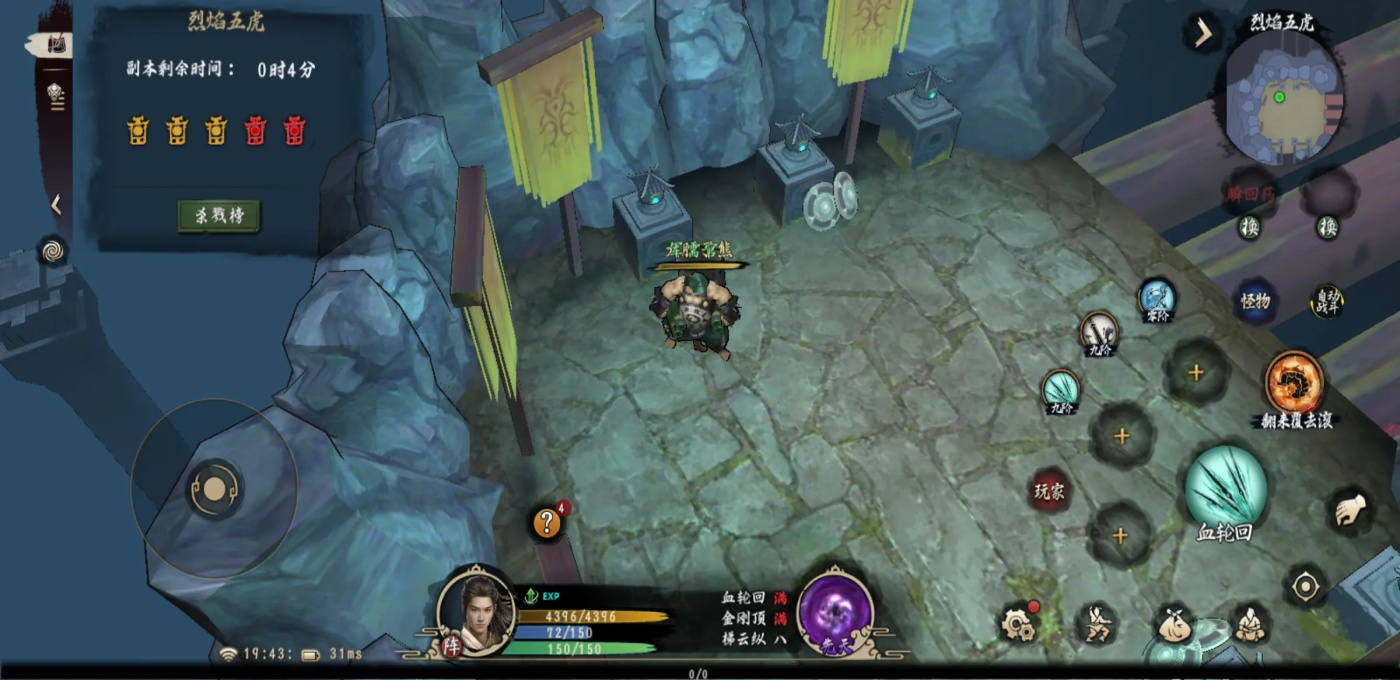Select the scroll tab on left sidebar
The image size is (1400, 680).
[x=56, y=44]
